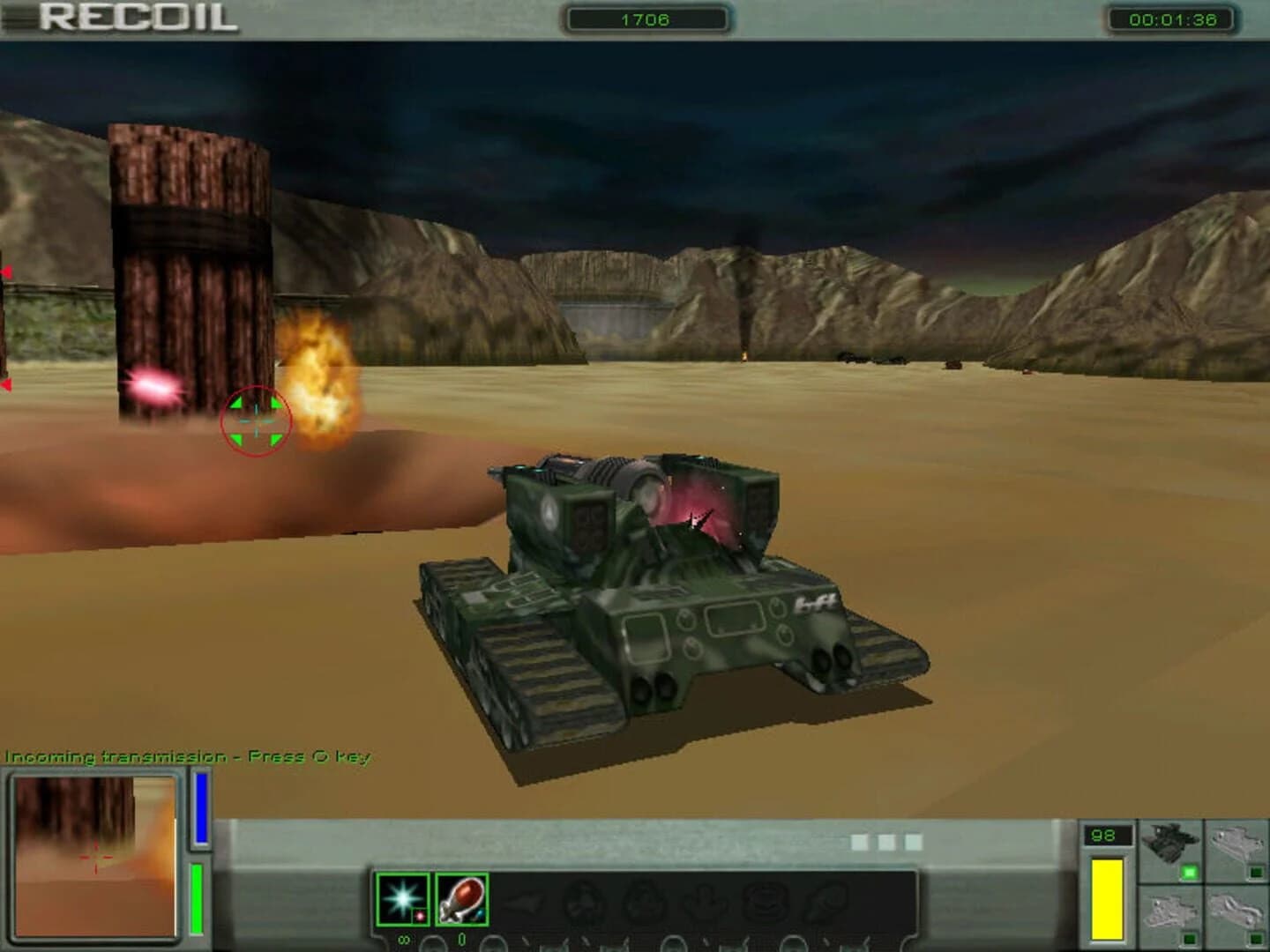The width and height of the screenshot is (1270, 952).
Task: Select the red rocket weapon icon
Action: pyautogui.click(x=460, y=899)
